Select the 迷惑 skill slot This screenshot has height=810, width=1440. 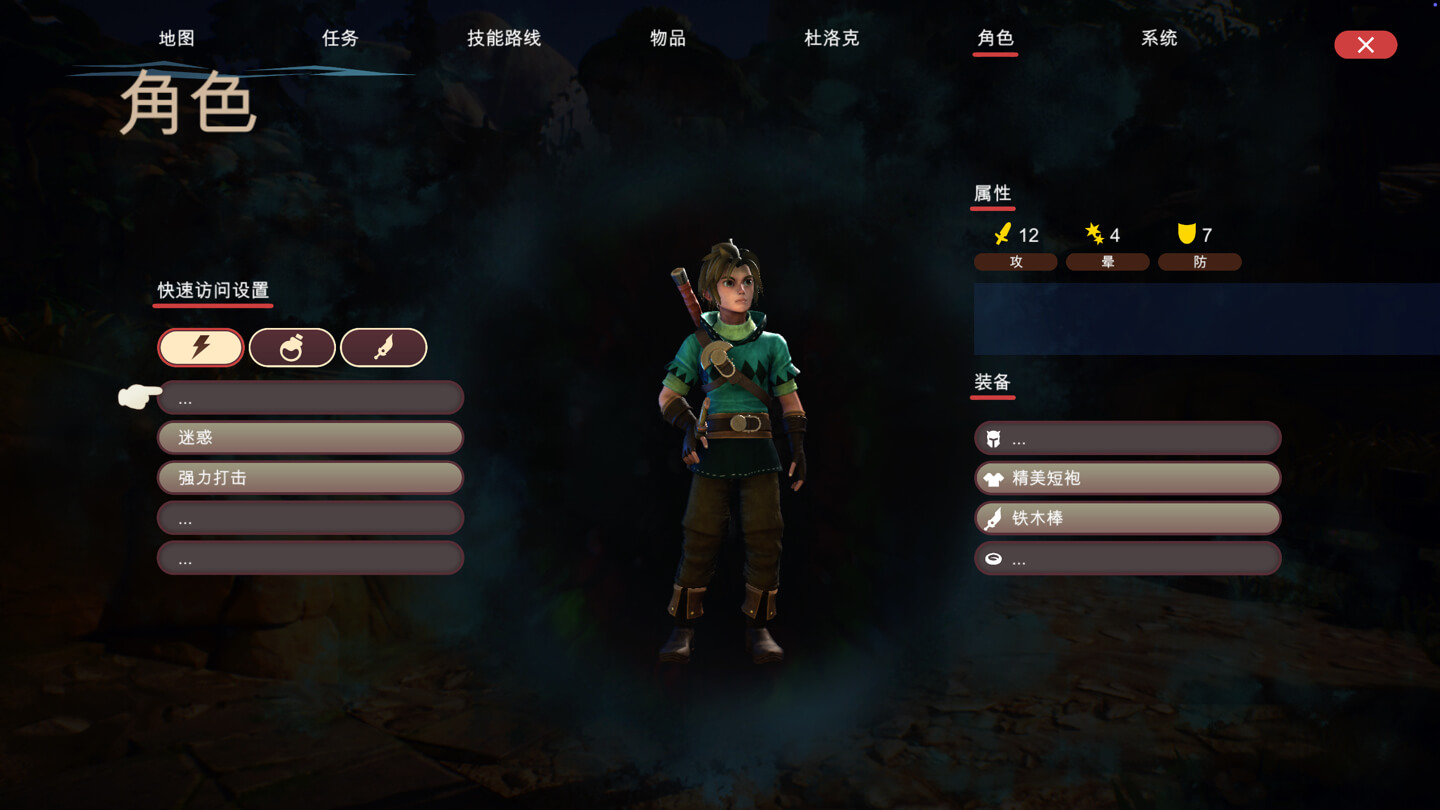[x=310, y=437]
